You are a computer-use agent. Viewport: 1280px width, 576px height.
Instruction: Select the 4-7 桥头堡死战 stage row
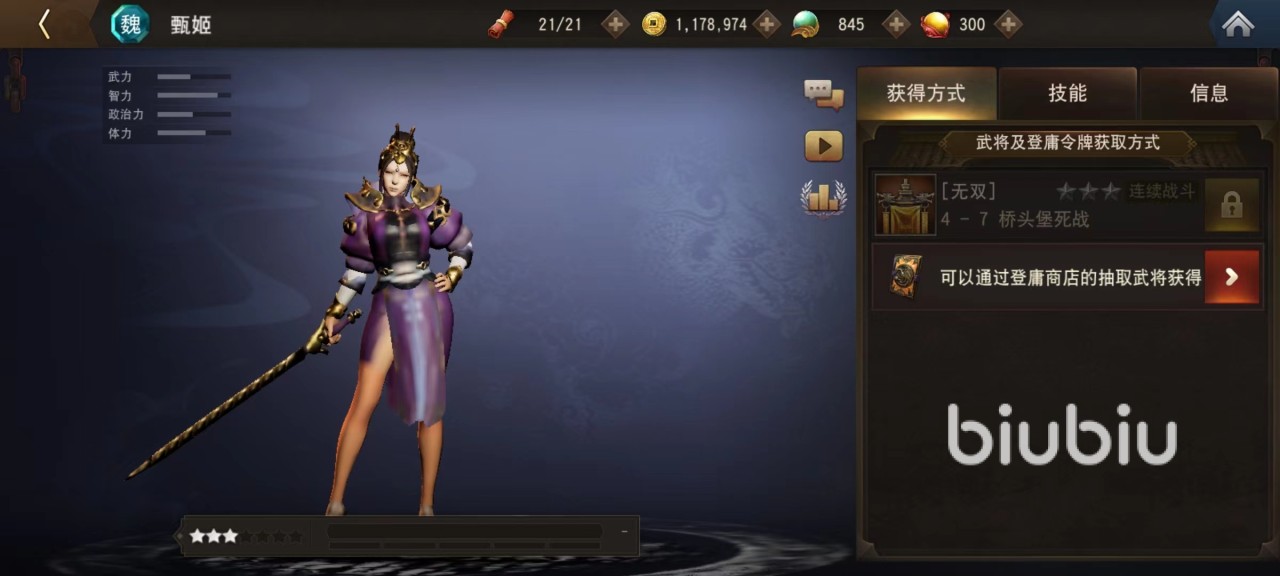[1035, 205]
